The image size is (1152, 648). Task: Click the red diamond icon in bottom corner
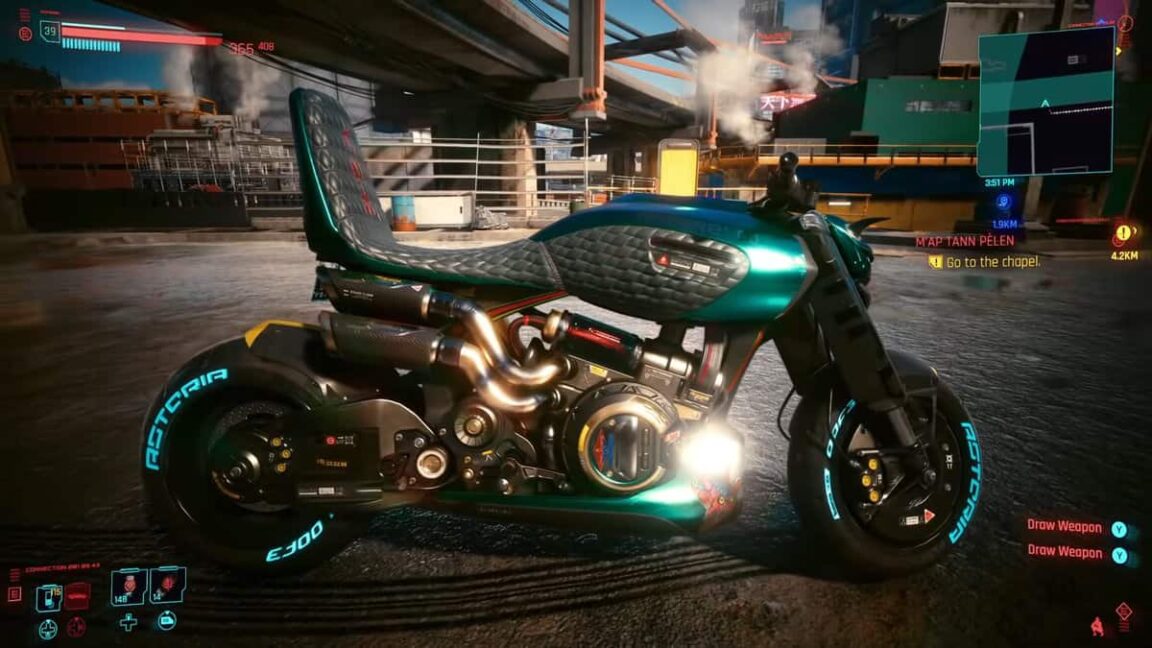coord(1124,611)
